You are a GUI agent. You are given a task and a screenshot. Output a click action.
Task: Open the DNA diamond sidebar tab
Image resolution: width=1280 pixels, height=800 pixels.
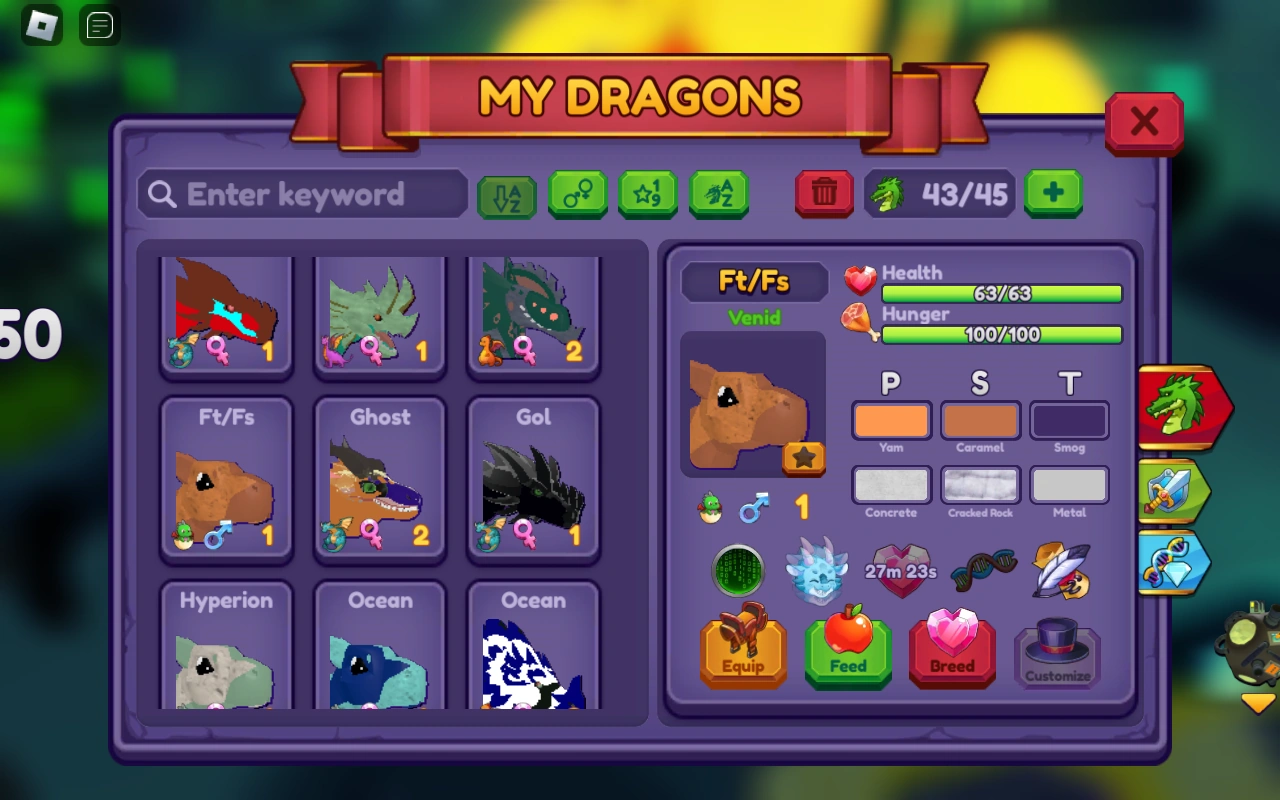(1173, 563)
